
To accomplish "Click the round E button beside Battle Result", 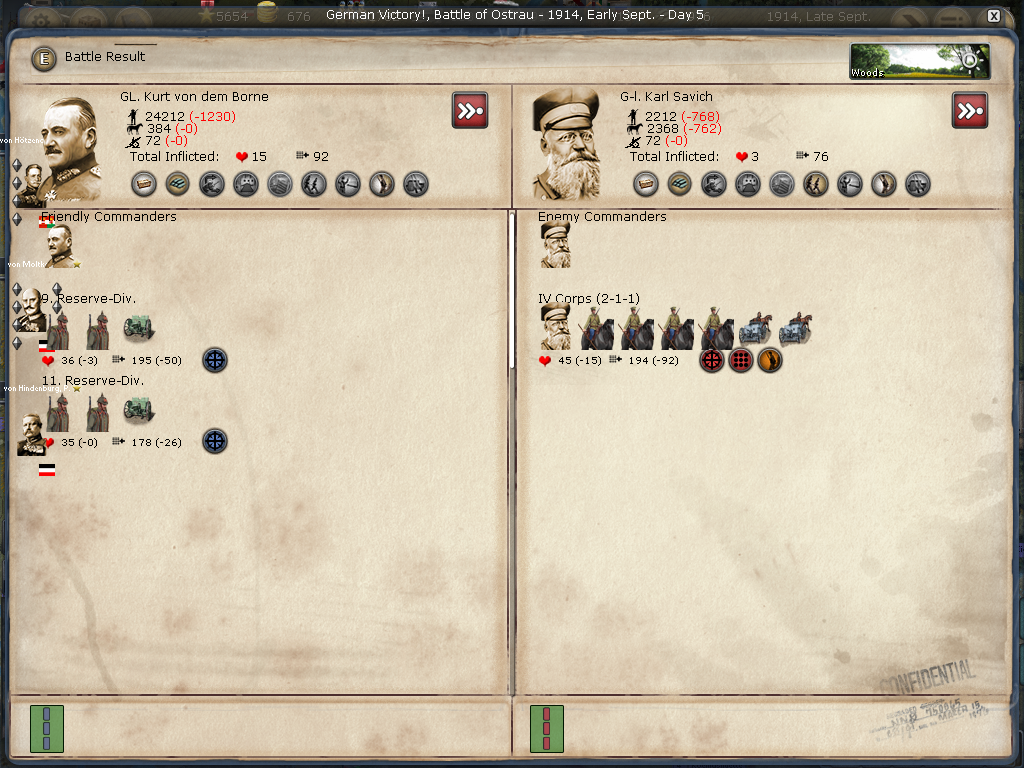I will (x=44, y=58).
